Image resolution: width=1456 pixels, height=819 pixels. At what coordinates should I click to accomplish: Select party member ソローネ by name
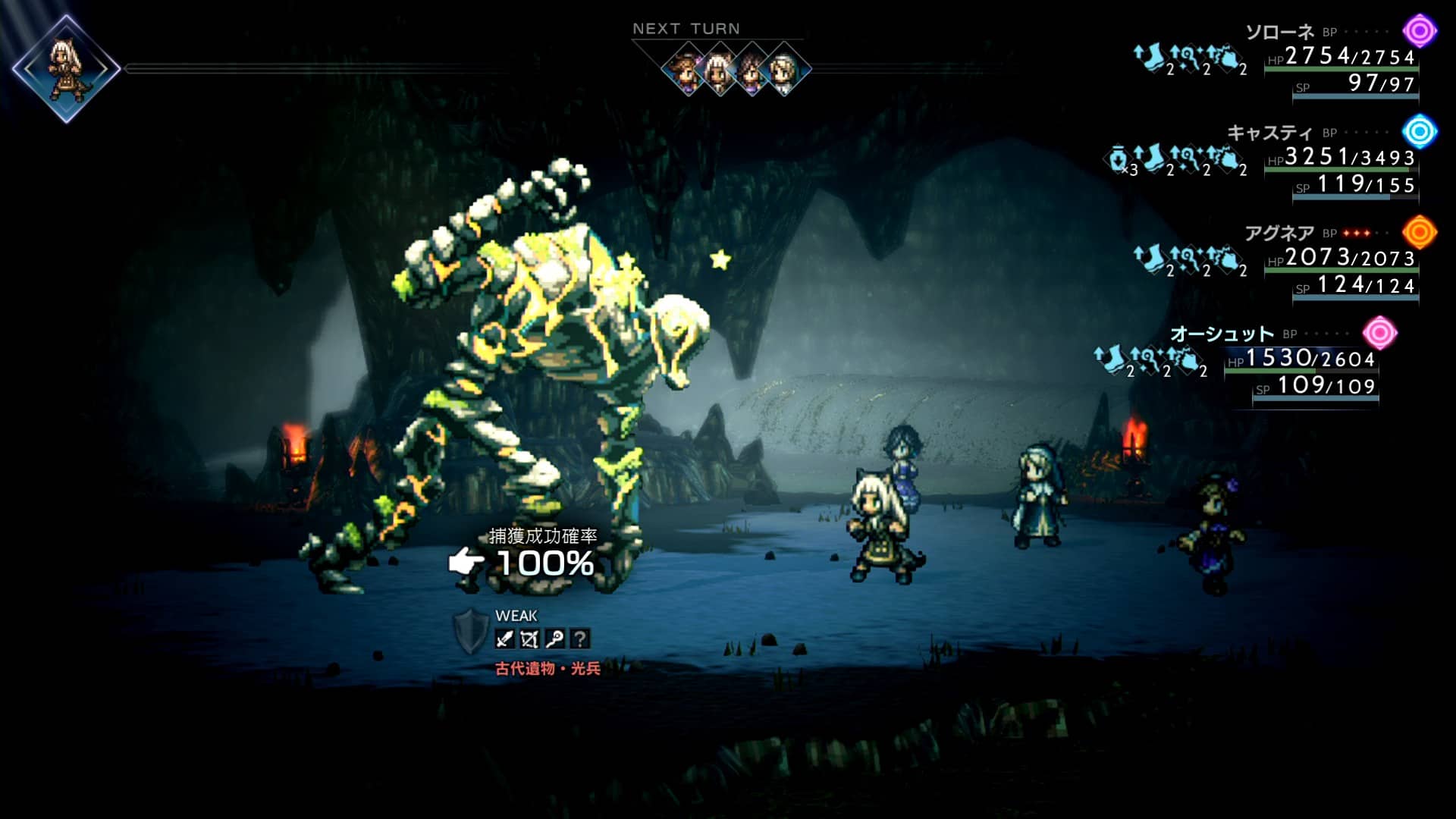click(1279, 32)
